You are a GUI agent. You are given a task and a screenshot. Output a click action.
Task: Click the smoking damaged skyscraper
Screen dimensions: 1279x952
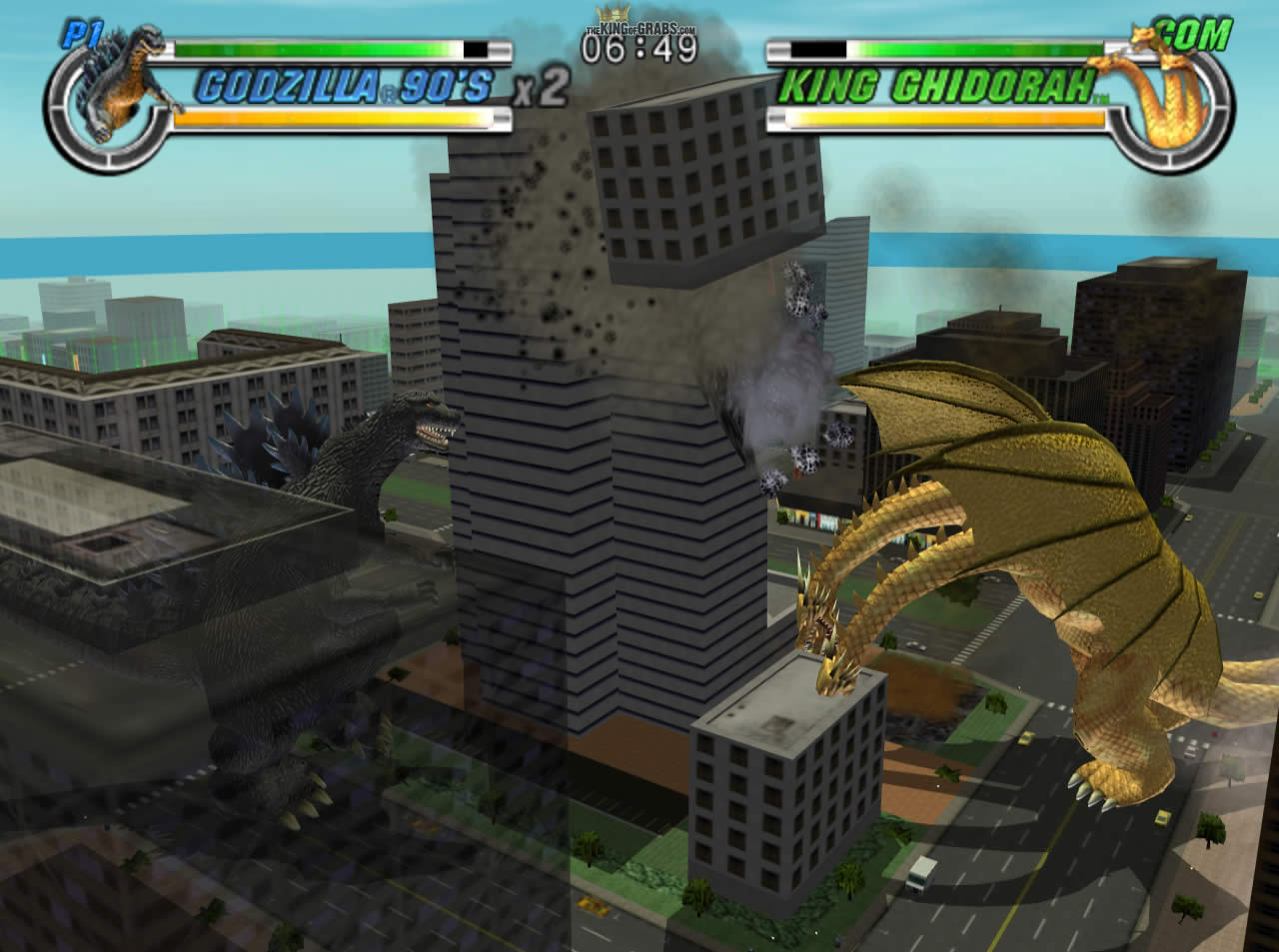click(600, 400)
